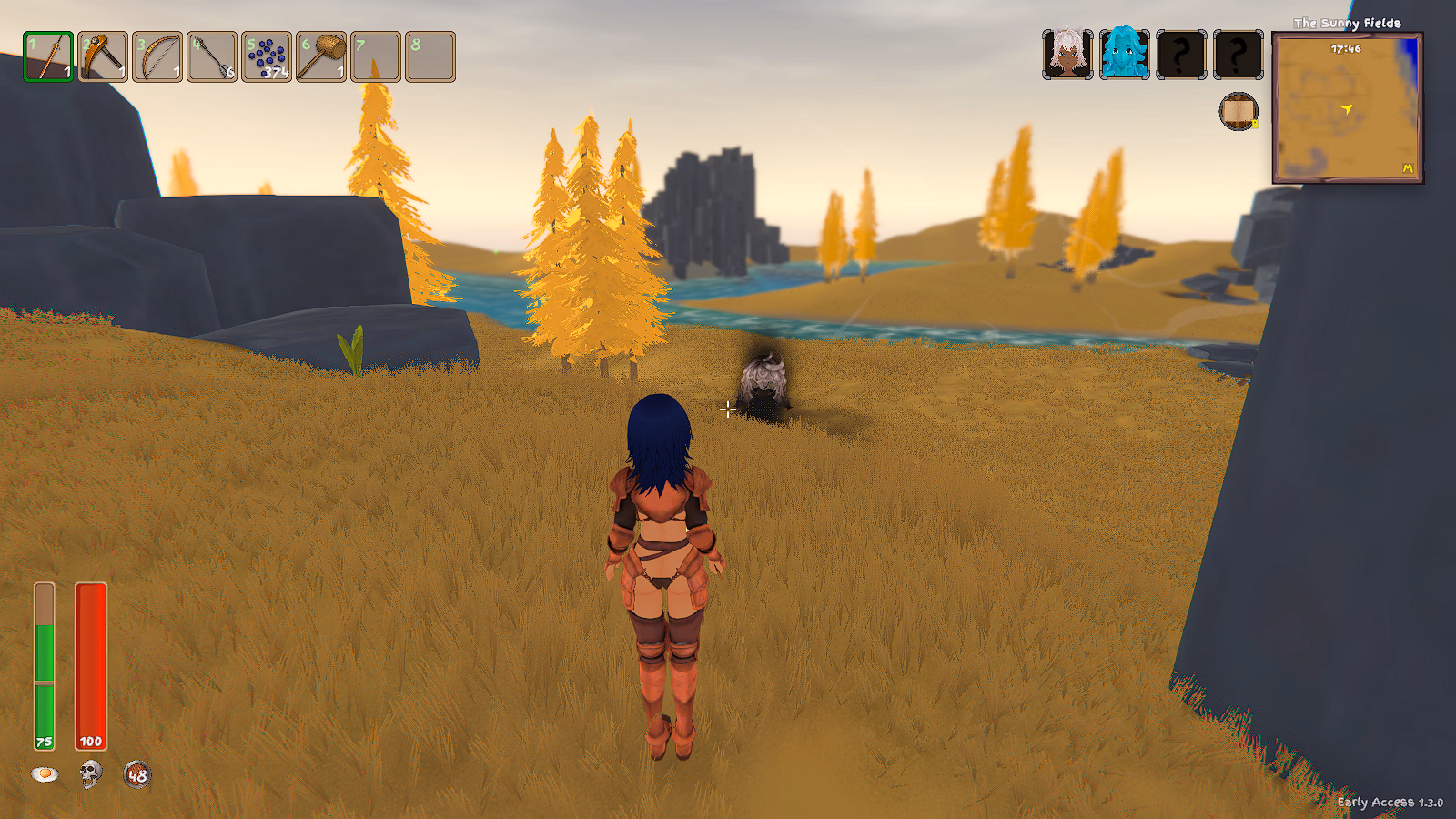This screenshot has width=1456, height=819.
Task: Click the skull status icon
Action: (x=90, y=773)
